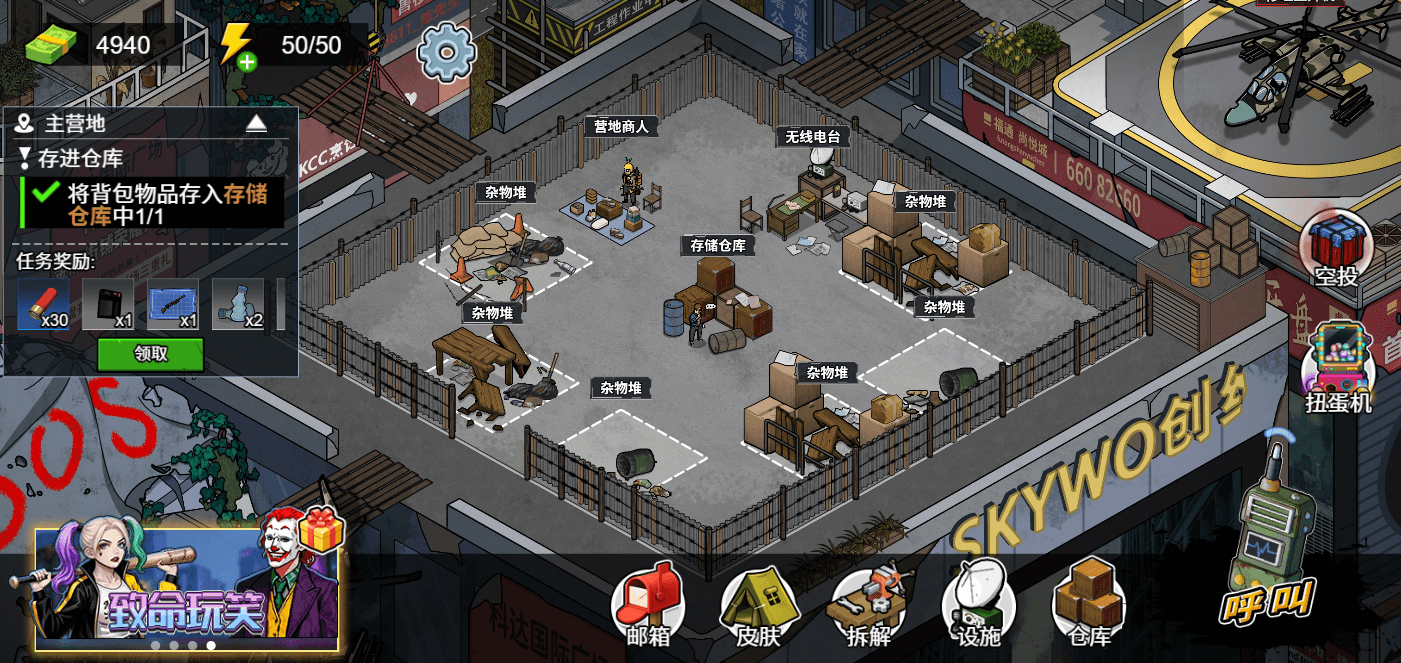The image size is (1401, 663).
Task: Select the water bottle reward x2
Action: [238, 304]
